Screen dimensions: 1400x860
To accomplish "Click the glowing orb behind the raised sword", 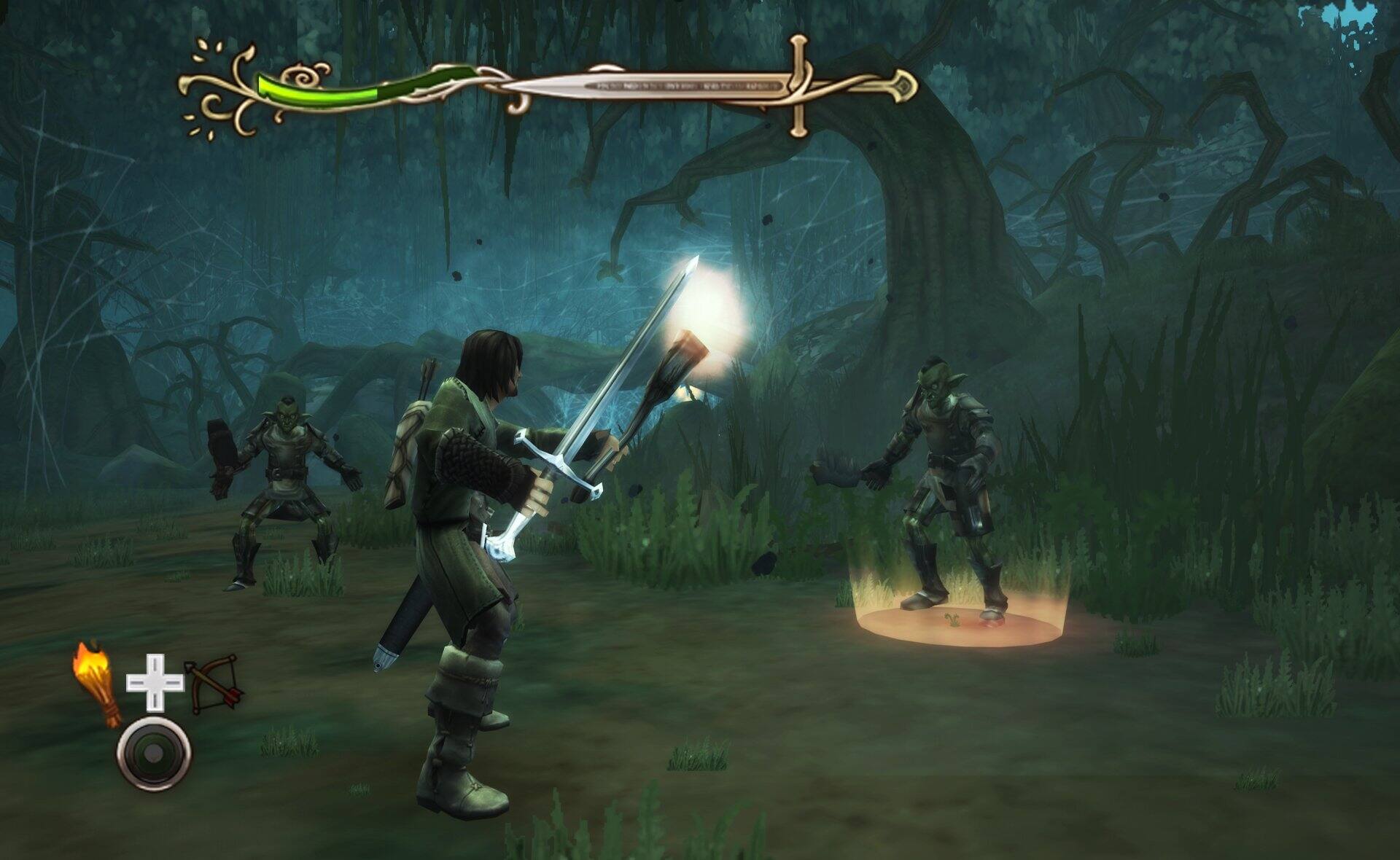I will coord(711,306).
